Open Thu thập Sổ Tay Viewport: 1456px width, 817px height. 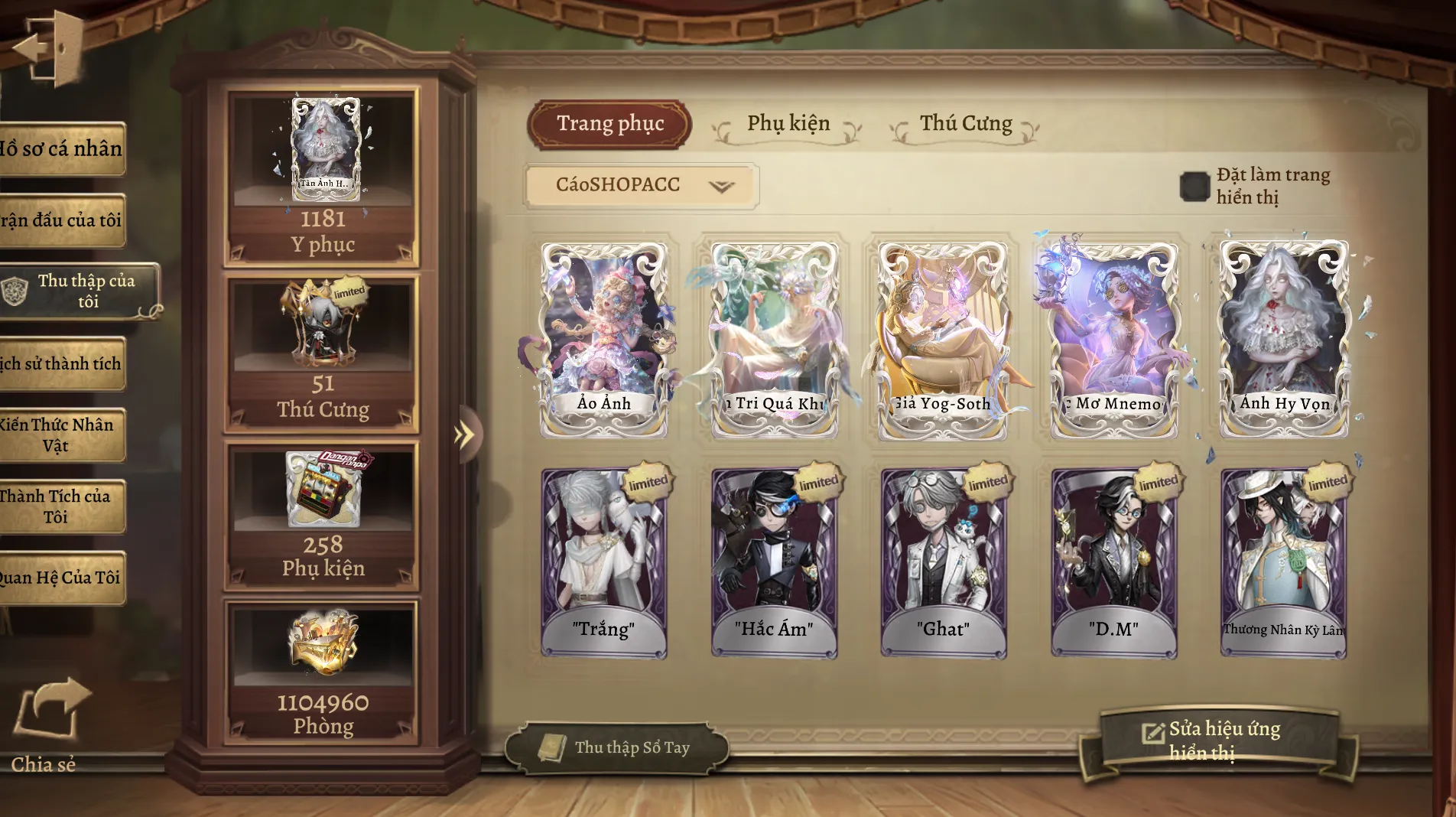click(616, 747)
